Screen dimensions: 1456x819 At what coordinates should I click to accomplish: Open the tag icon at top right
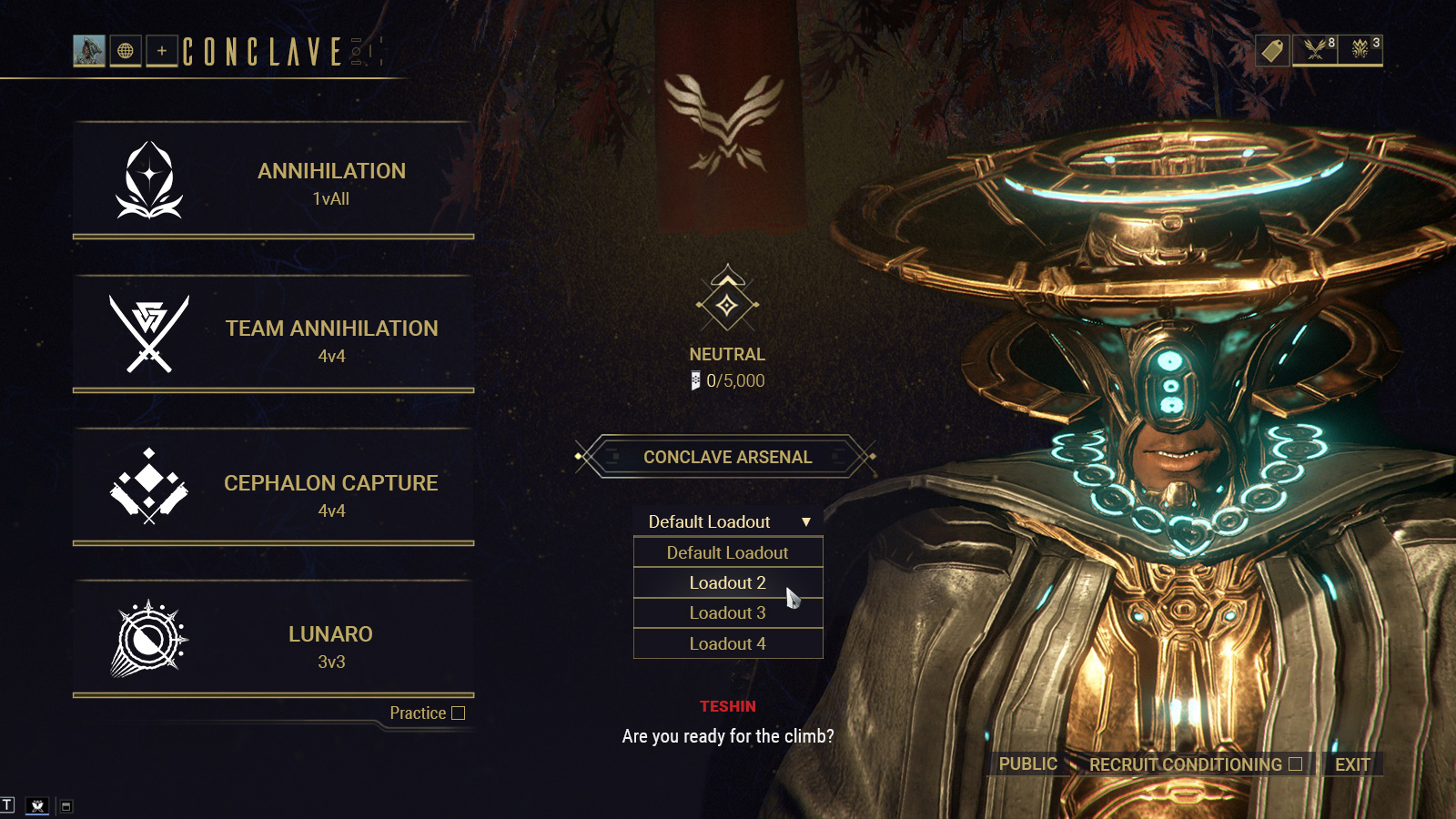[x=1272, y=50]
